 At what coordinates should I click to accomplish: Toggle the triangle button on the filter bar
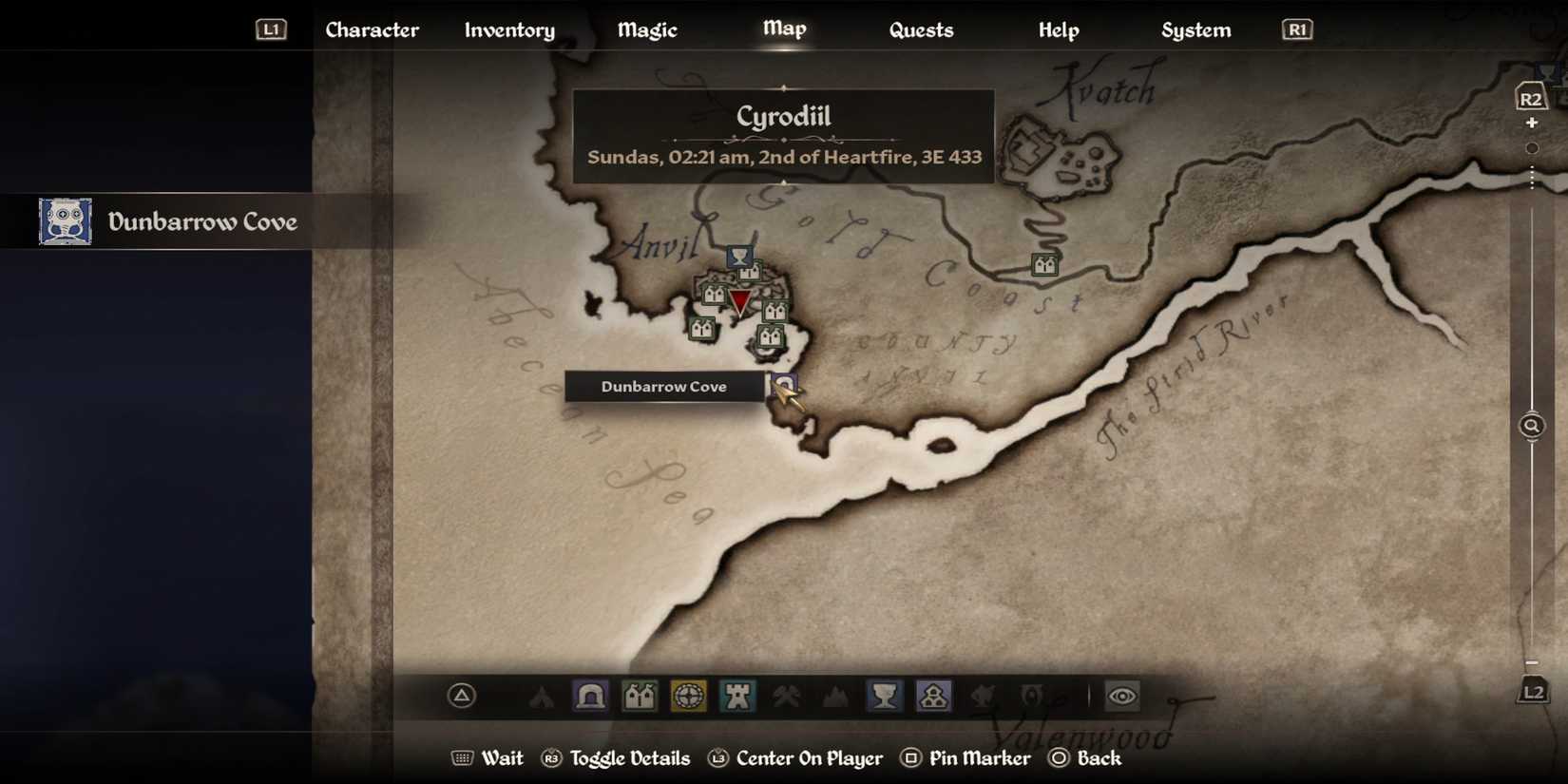coord(460,696)
